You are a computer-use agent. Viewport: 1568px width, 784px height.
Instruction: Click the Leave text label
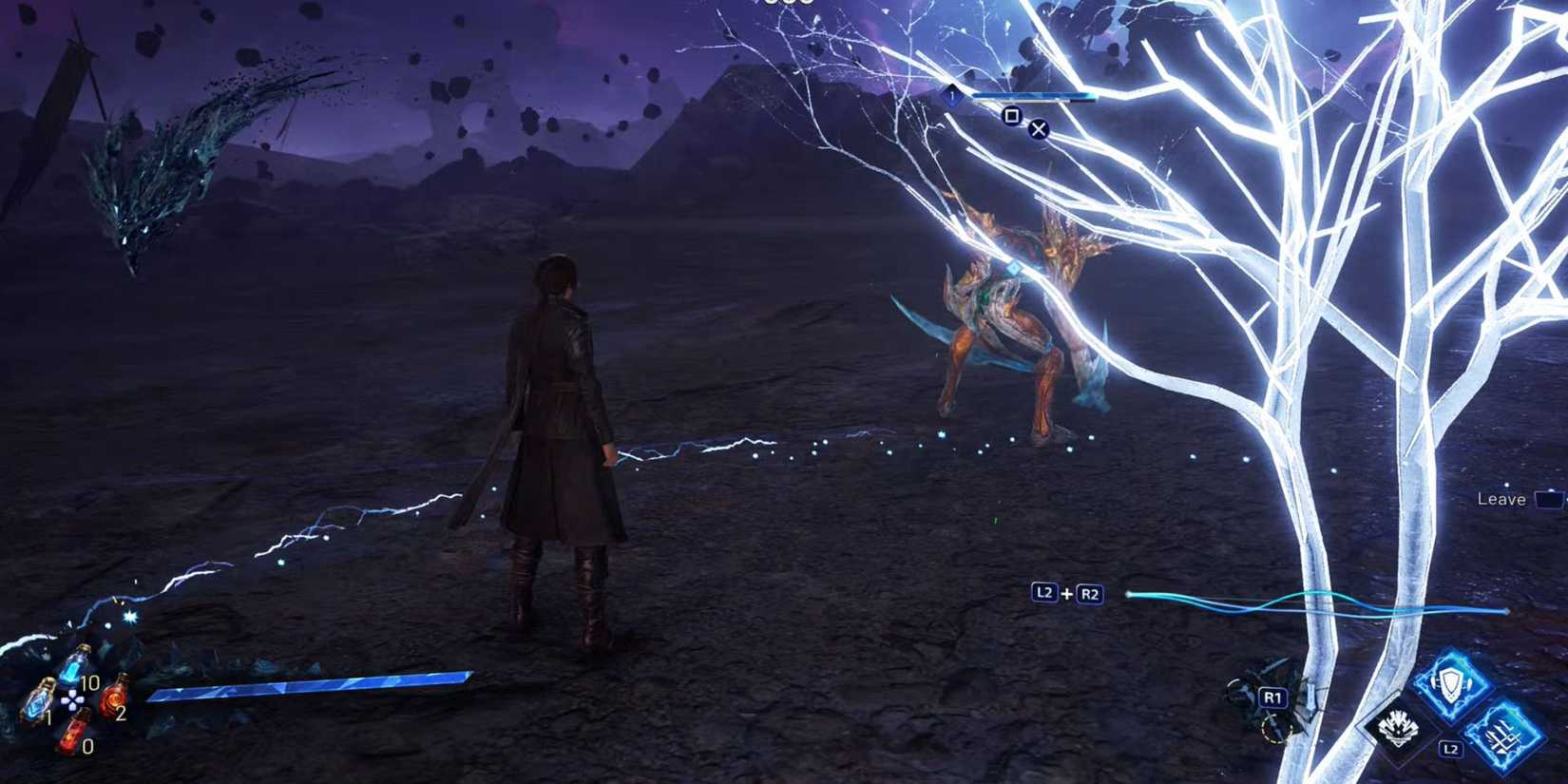coord(1500,498)
